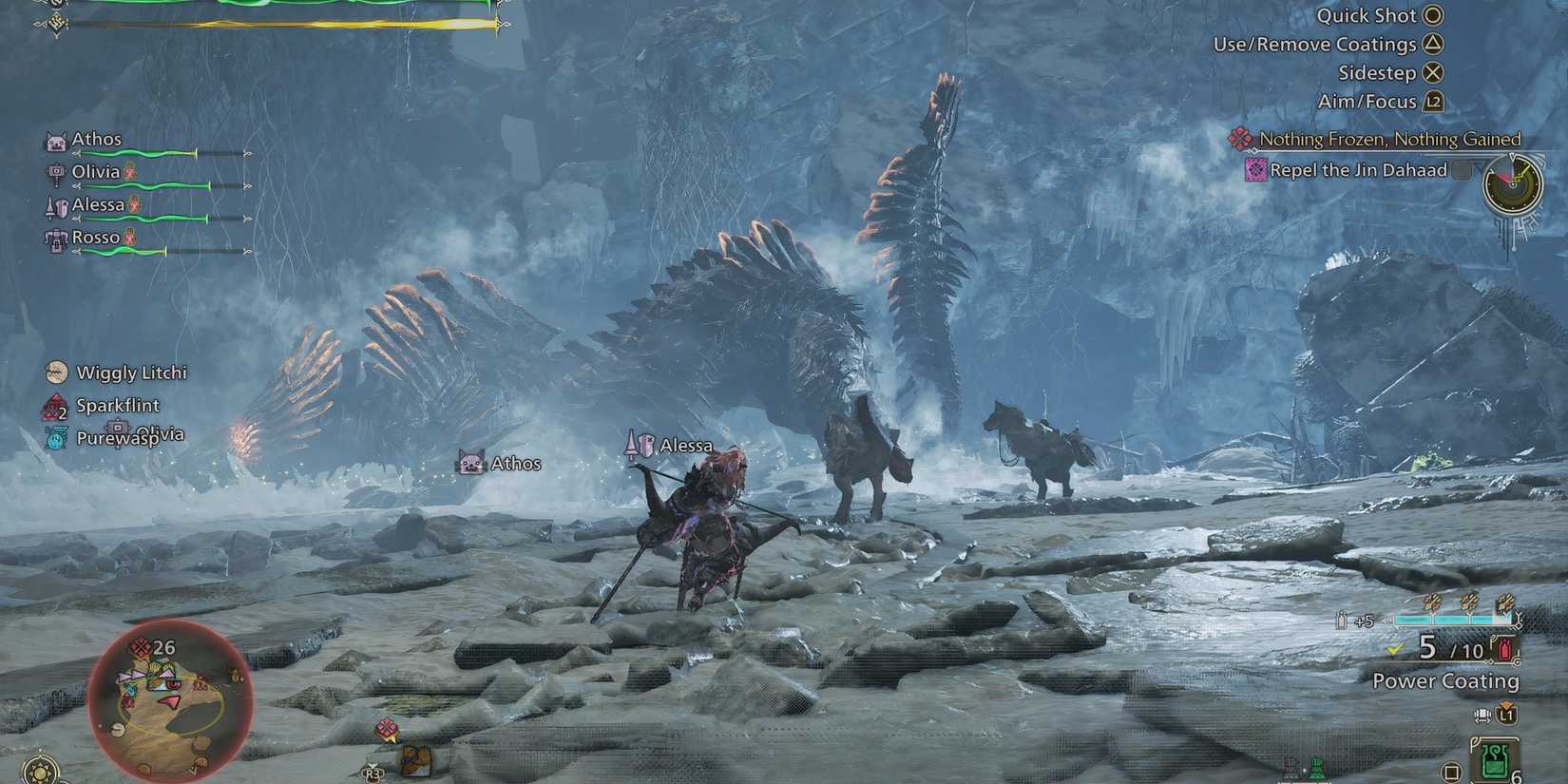1568x784 pixels.
Task: Select the Power Coating vial icon
Action: (1503, 649)
